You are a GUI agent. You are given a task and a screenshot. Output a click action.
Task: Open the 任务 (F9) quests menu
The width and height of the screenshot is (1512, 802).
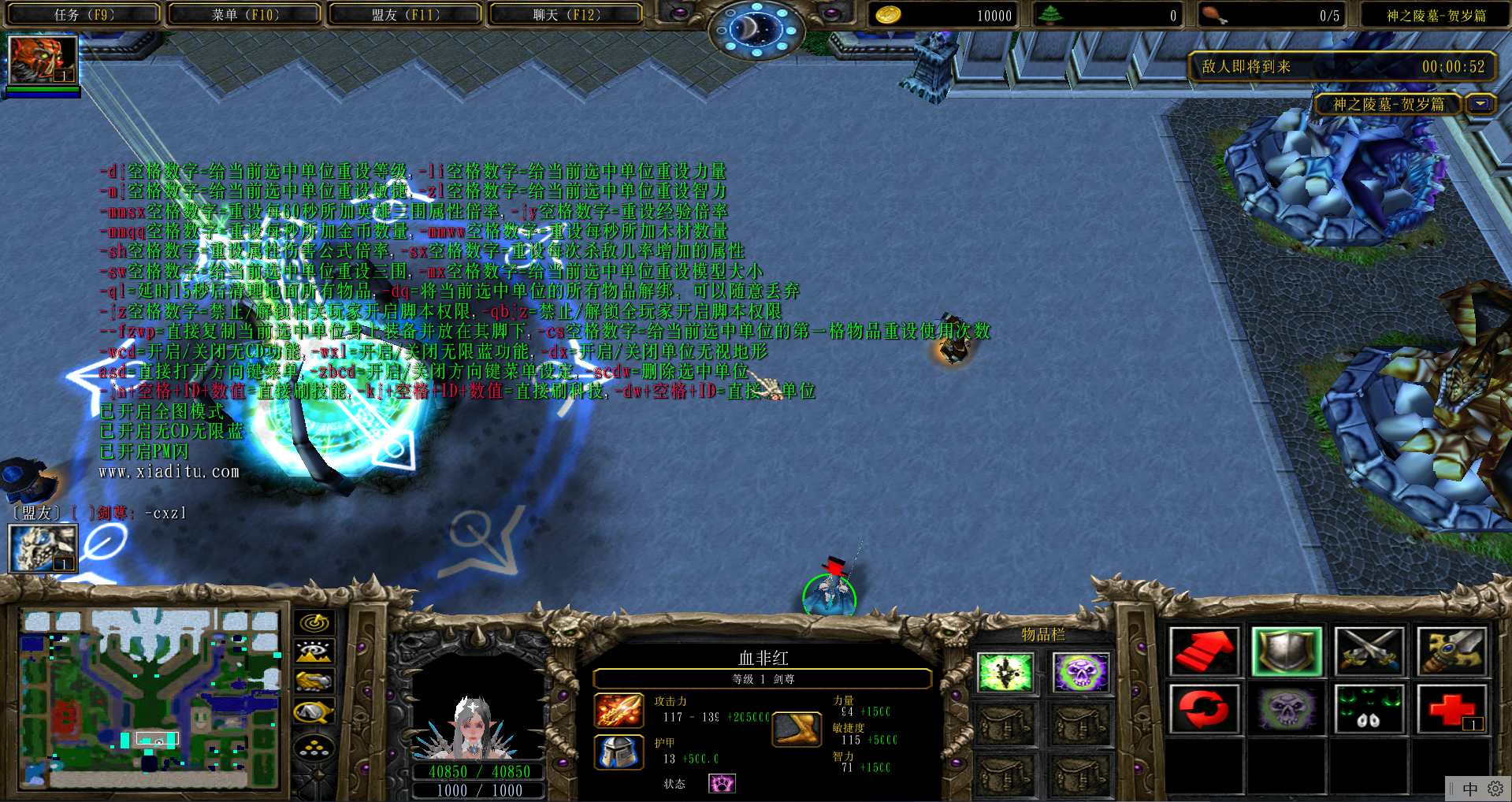point(84,14)
